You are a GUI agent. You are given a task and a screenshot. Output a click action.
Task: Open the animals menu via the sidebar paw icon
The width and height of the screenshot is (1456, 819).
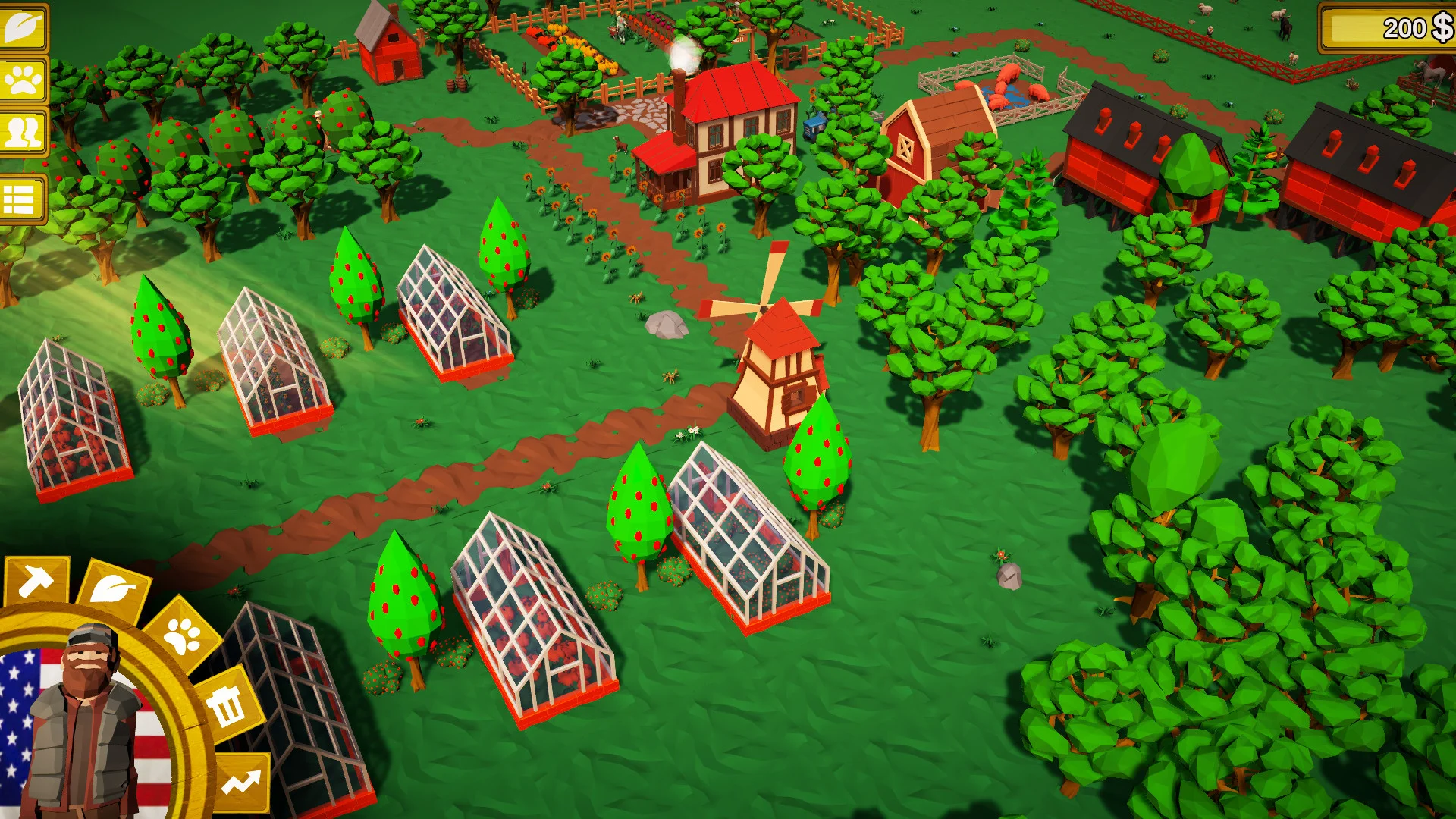click(x=23, y=78)
